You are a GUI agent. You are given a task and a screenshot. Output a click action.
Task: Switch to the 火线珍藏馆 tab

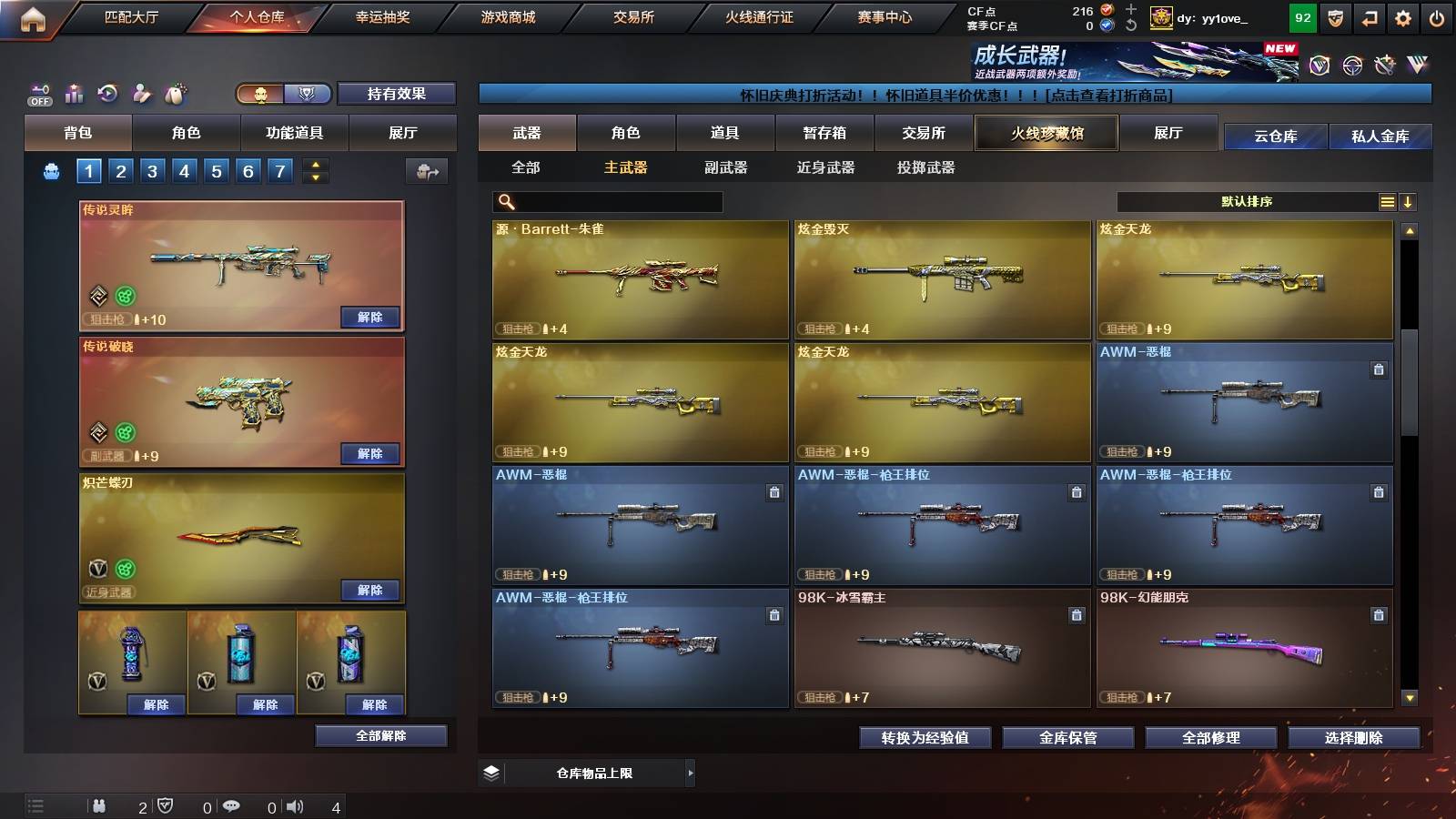pos(1046,133)
